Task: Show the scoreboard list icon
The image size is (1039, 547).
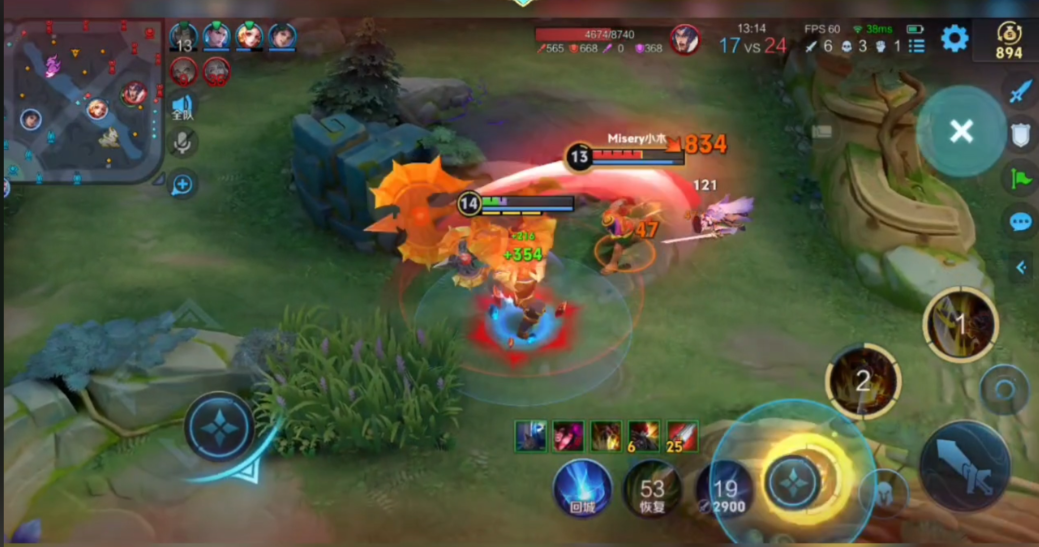Action: (916, 46)
